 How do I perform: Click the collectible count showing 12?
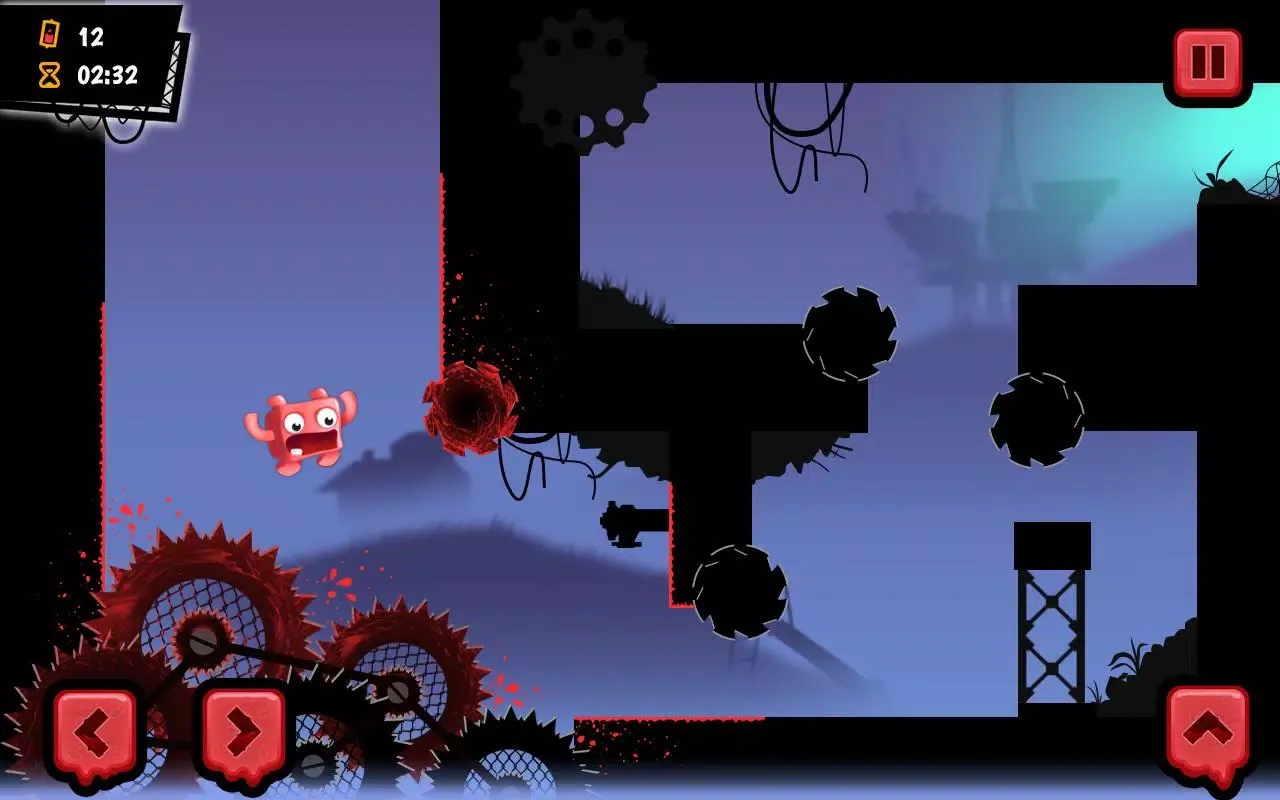pos(92,35)
